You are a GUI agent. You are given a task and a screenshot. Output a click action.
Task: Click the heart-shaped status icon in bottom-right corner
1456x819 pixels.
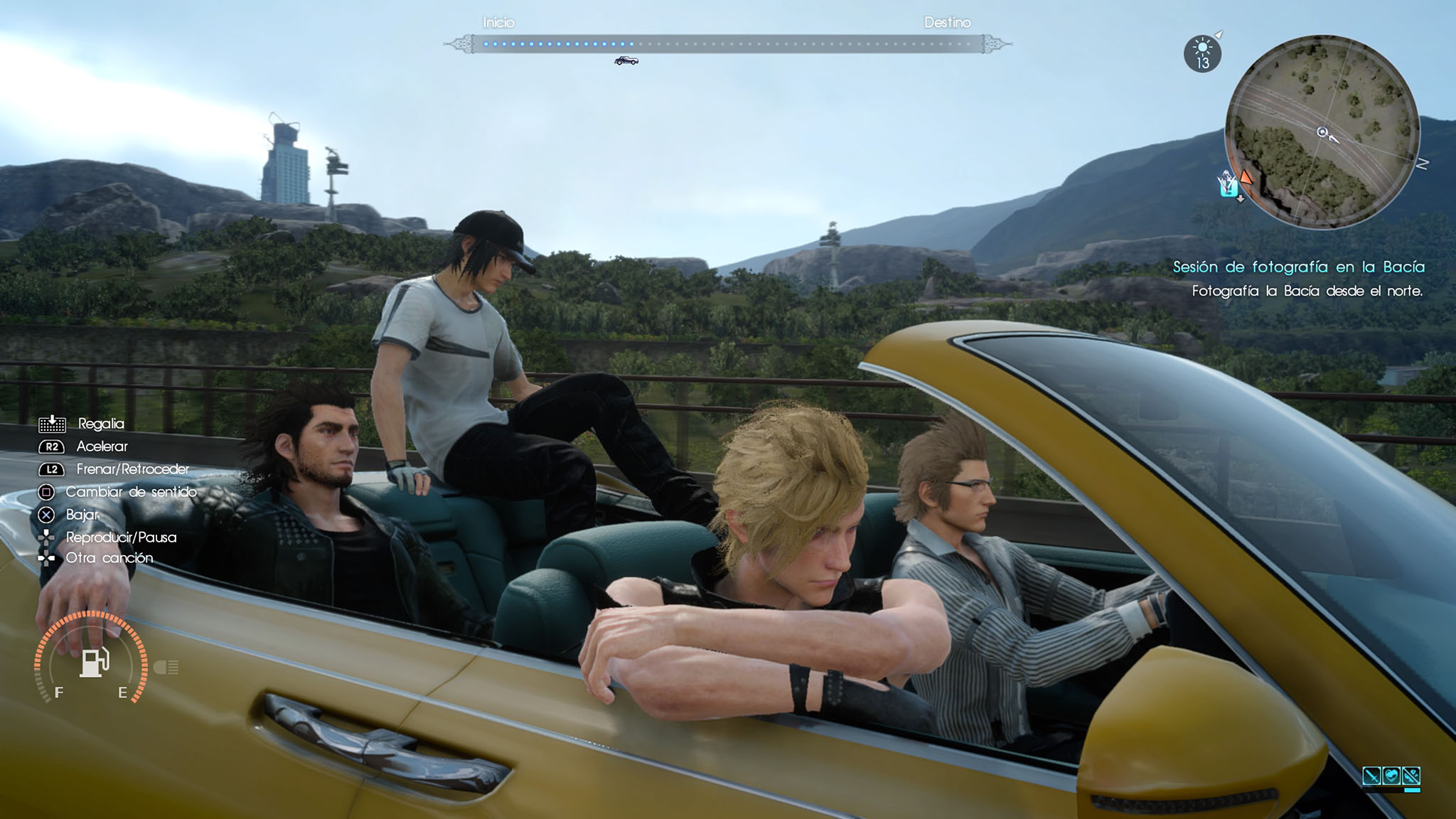(x=1392, y=776)
